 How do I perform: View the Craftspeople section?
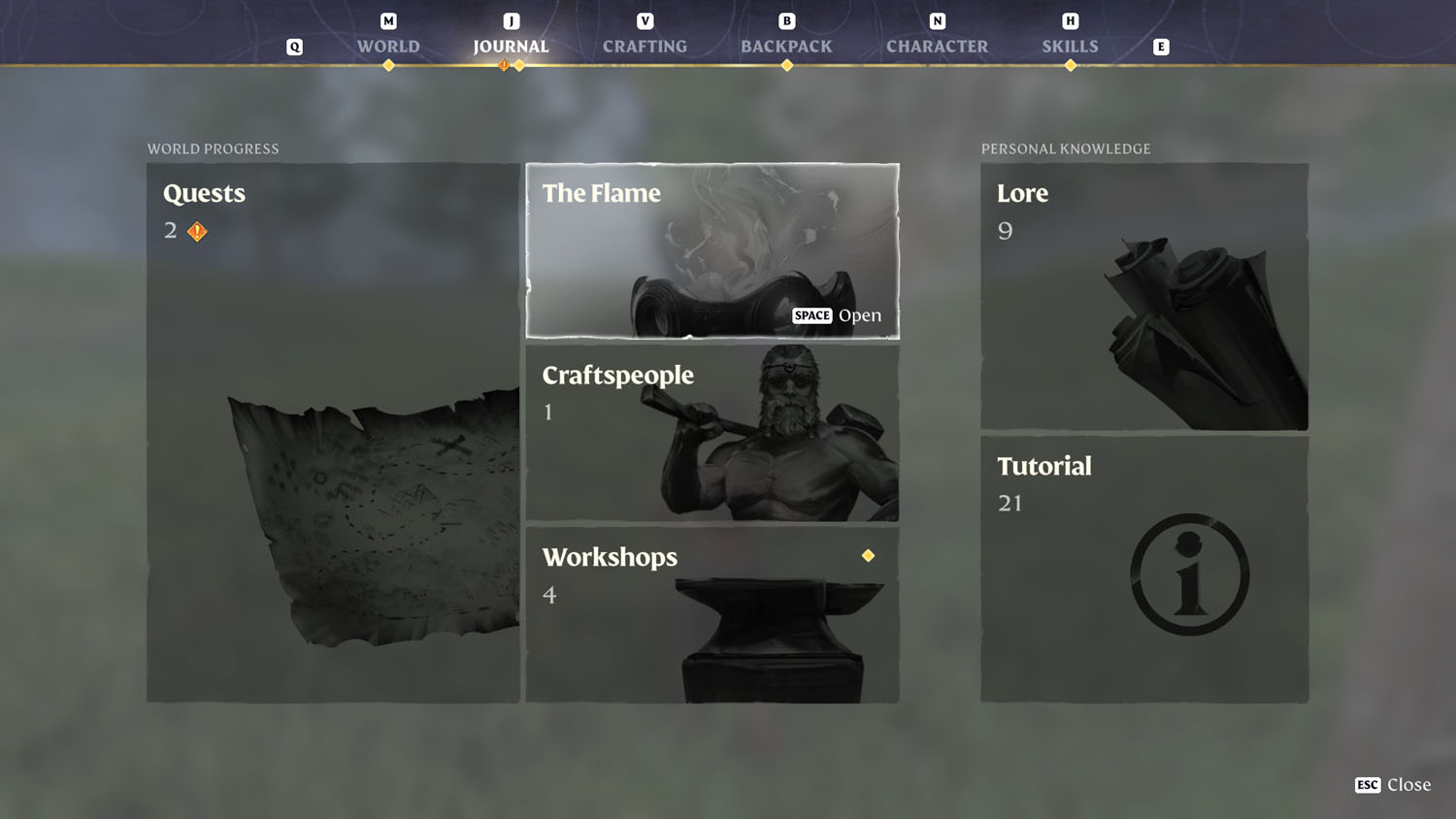pyautogui.click(x=711, y=433)
